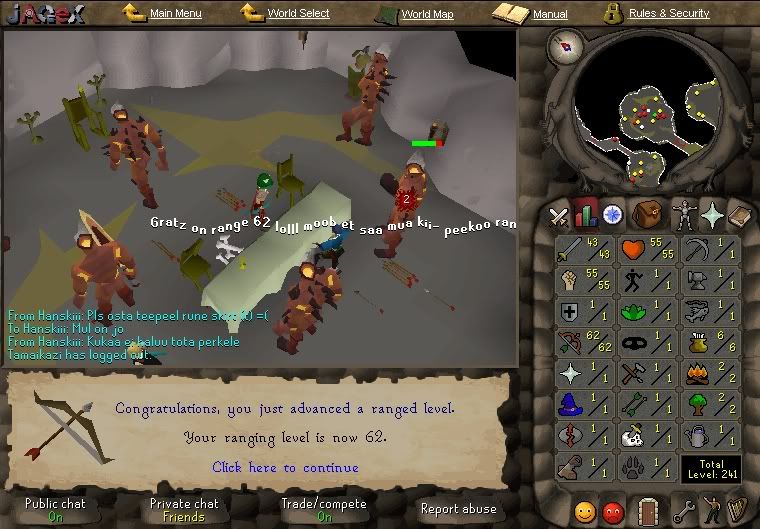
Task: Open the Main Menu
Action: [x=175, y=14]
